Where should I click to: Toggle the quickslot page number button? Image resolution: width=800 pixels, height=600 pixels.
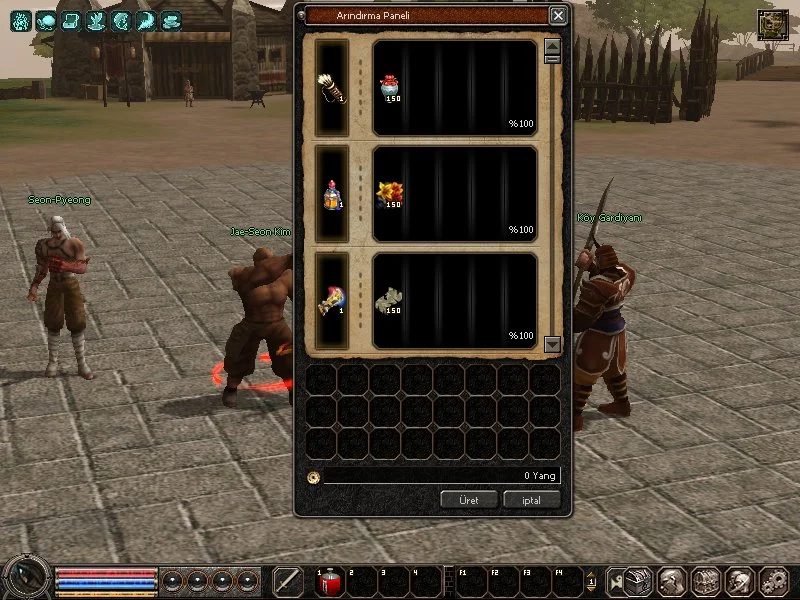(591, 582)
